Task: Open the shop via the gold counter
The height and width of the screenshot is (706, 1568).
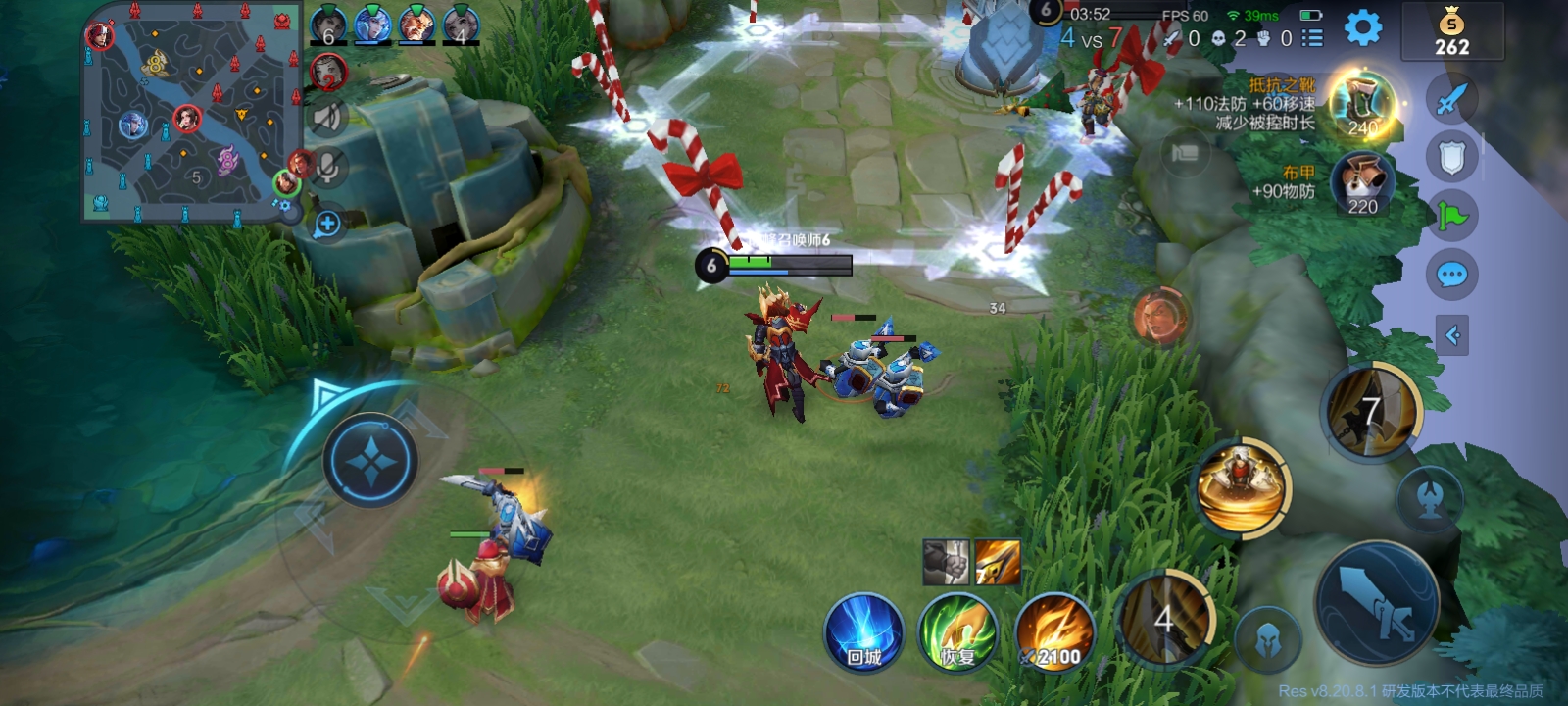Action: pyautogui.click(x=1451, y=32)
